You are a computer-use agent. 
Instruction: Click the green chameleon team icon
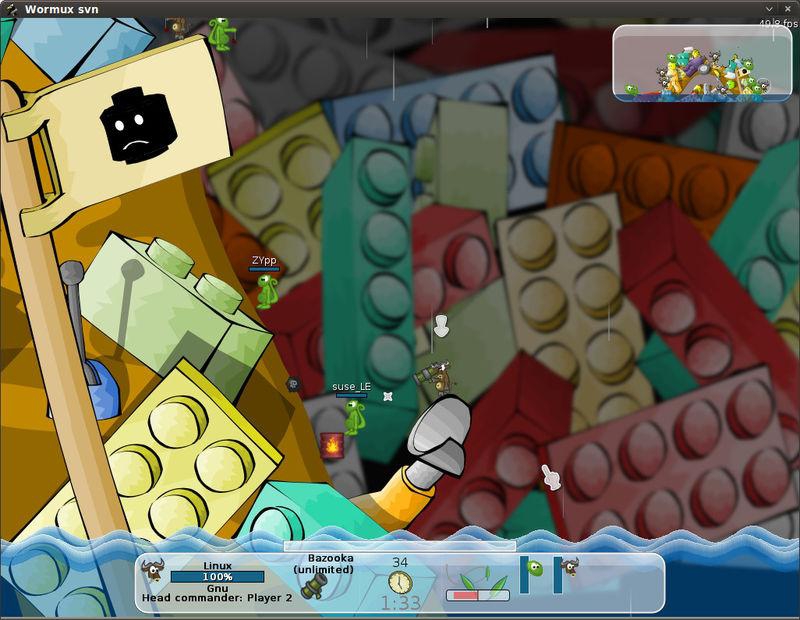point(535,569)
